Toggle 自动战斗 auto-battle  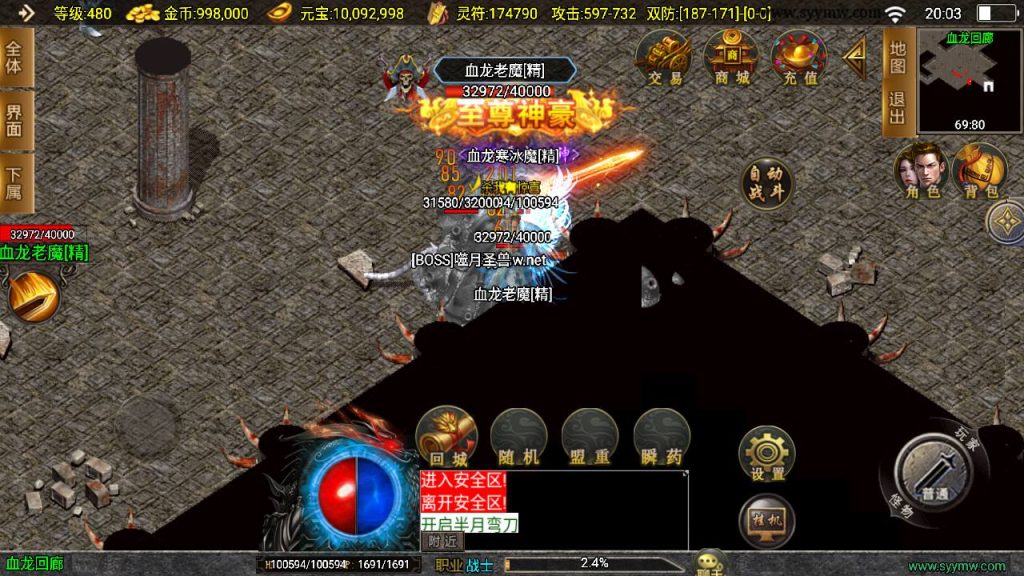tap(767, 184)
